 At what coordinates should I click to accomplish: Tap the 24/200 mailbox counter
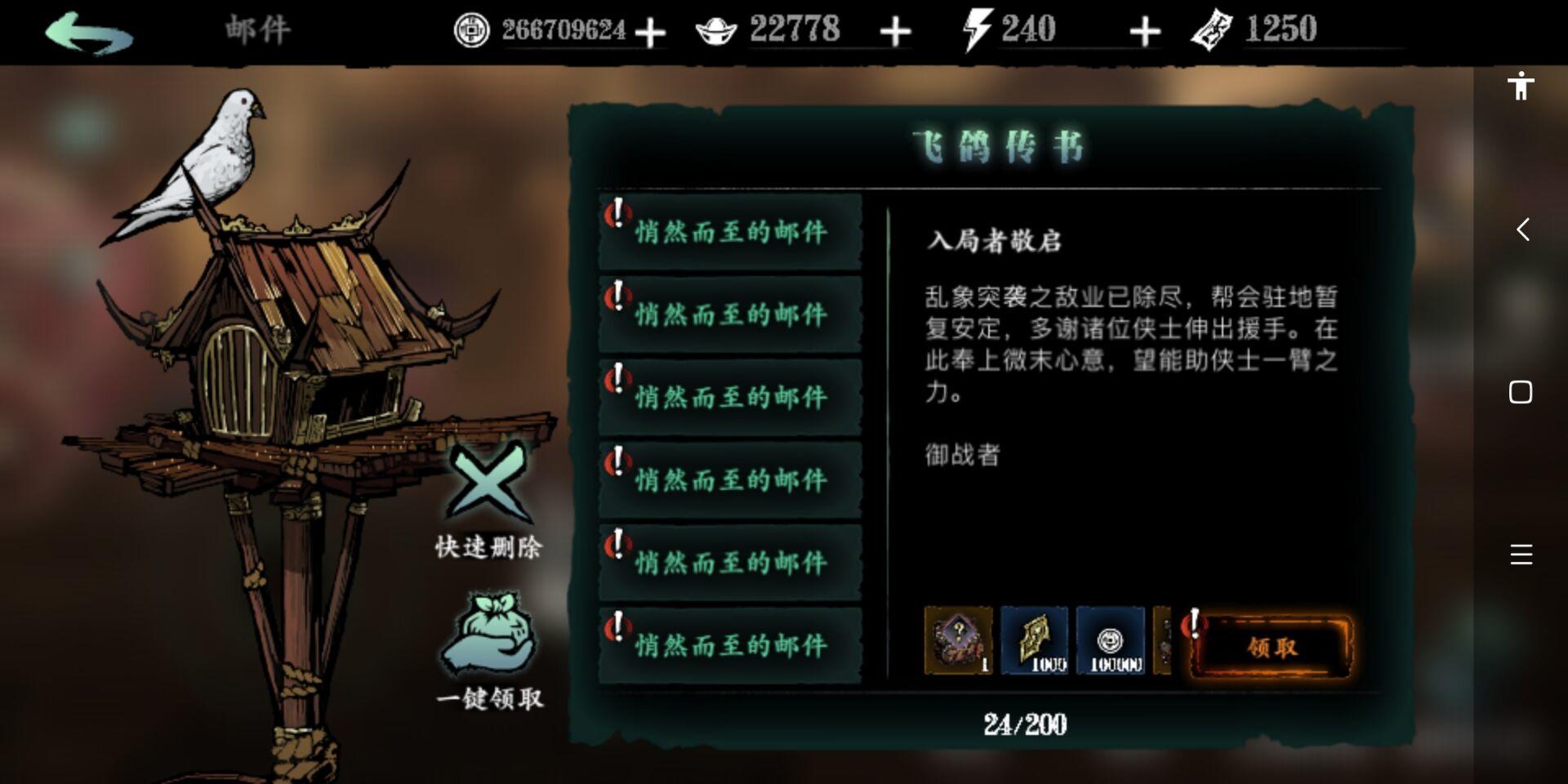[1023, 722]
